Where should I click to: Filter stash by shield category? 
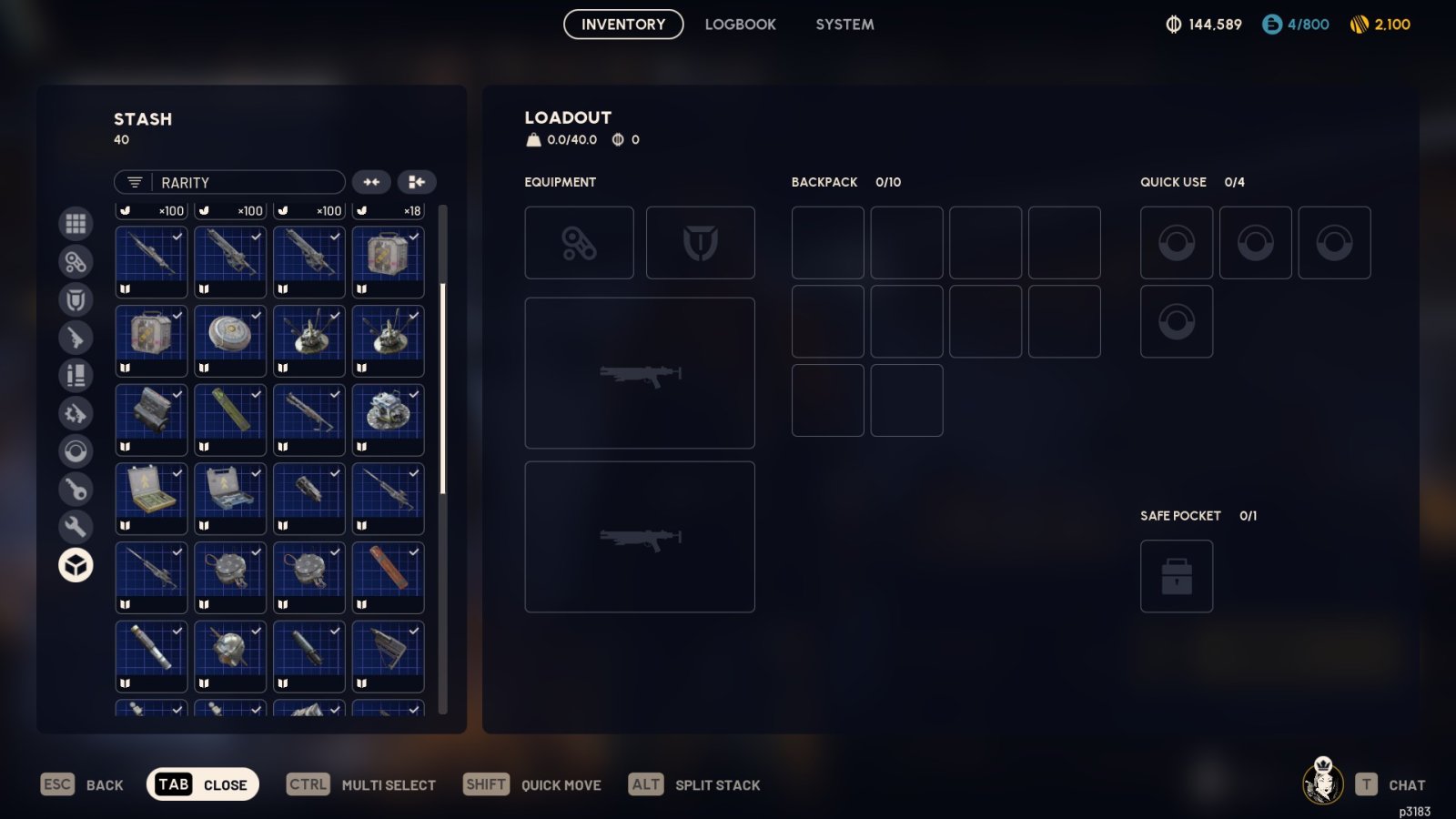click(x=76, y=299)
